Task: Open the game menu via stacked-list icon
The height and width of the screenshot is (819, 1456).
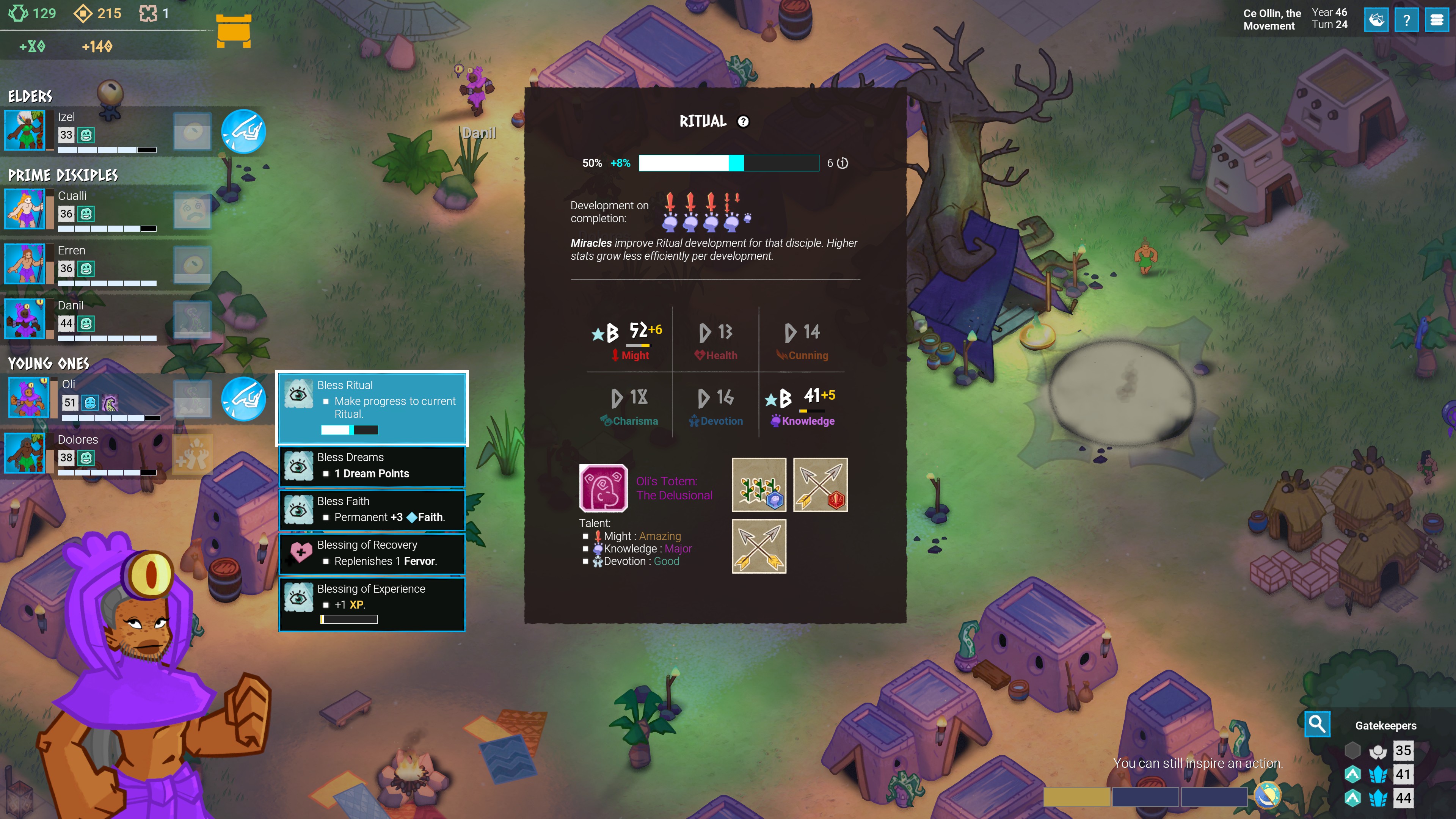Action: click(1436, 20)
